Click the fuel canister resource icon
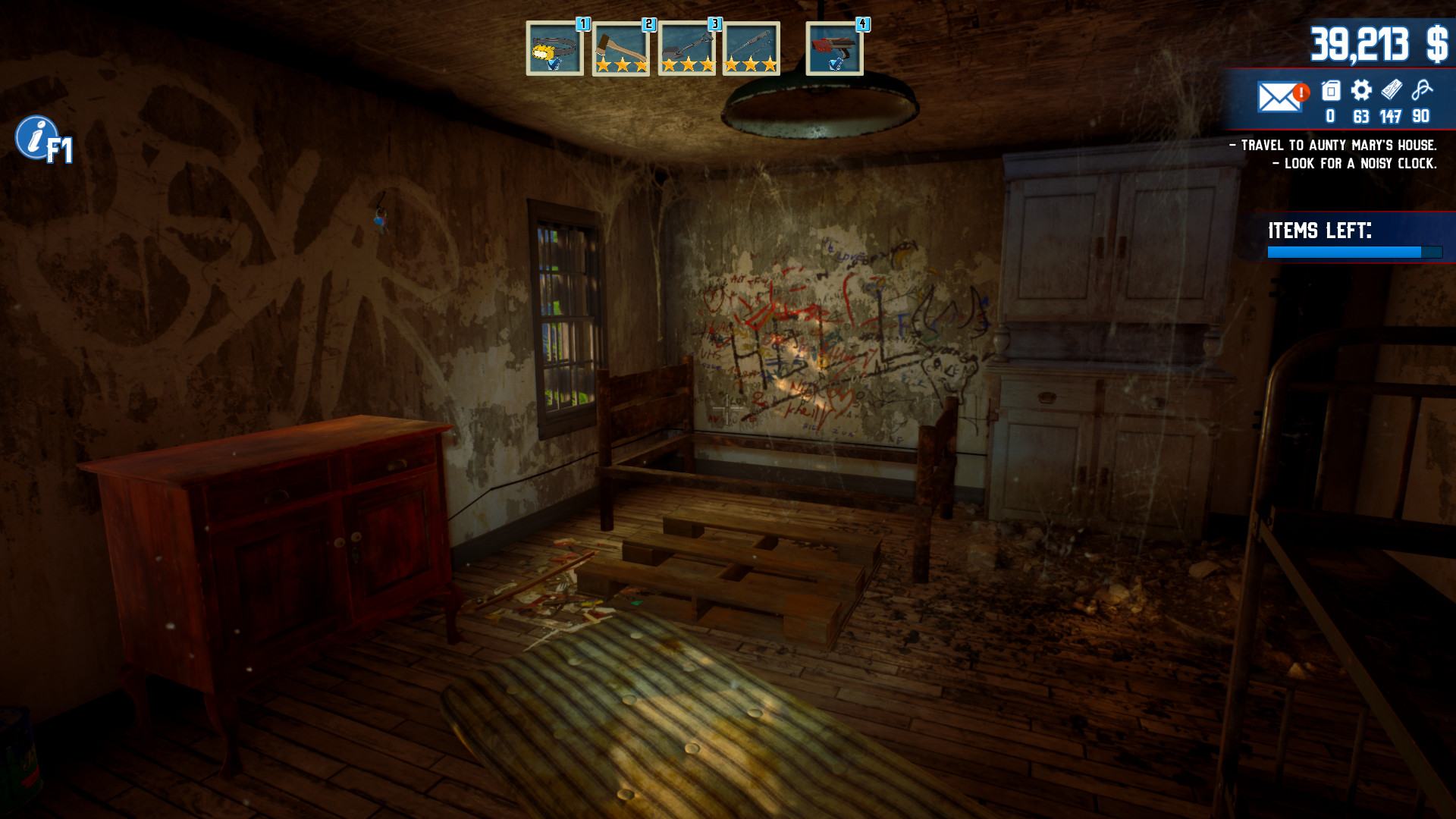The height and width of the screenshot is (819, 1456). pyautogui.click(x=1331, y=91)
